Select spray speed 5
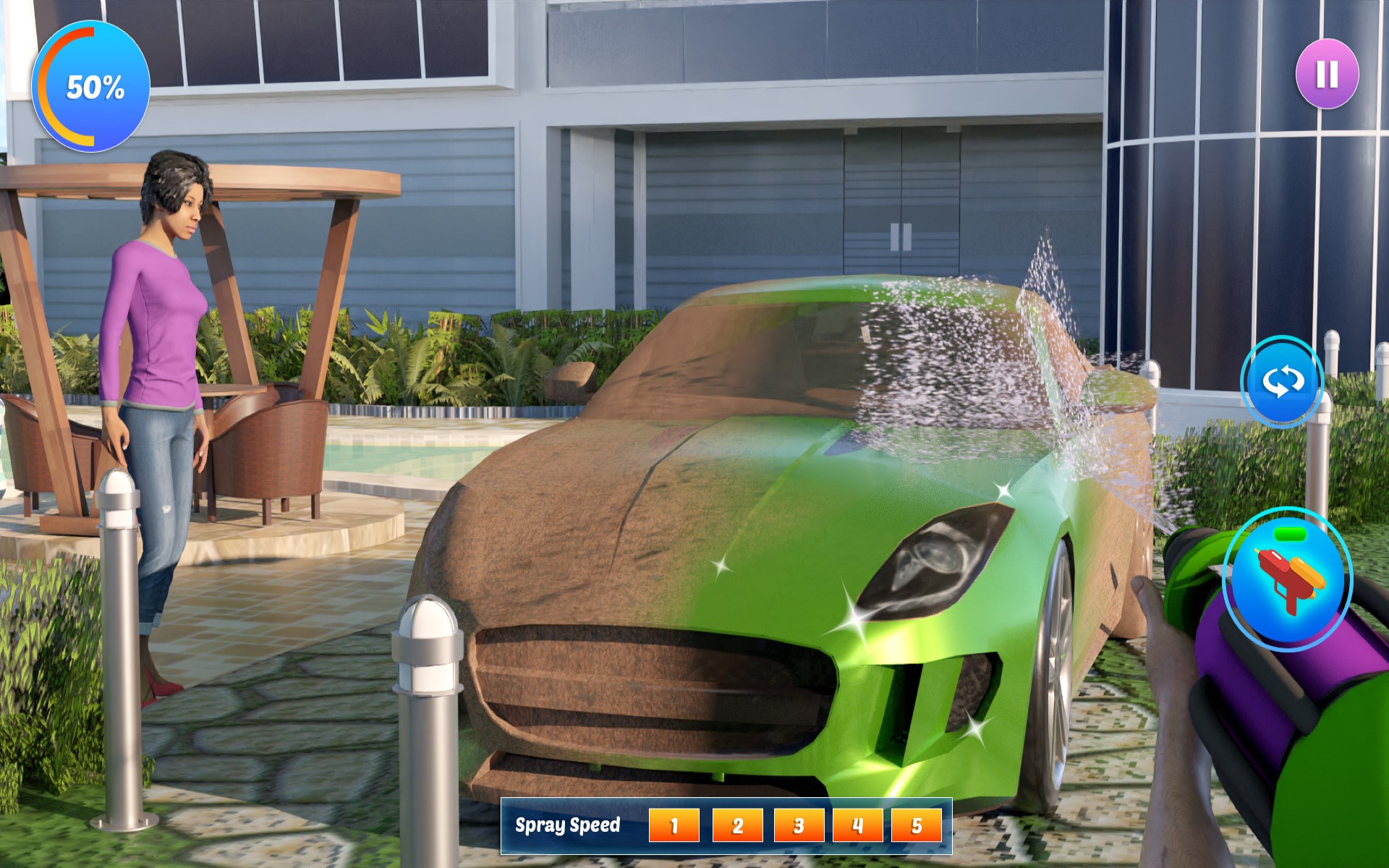Screen dimensions: 1389x868 (917, 824)
